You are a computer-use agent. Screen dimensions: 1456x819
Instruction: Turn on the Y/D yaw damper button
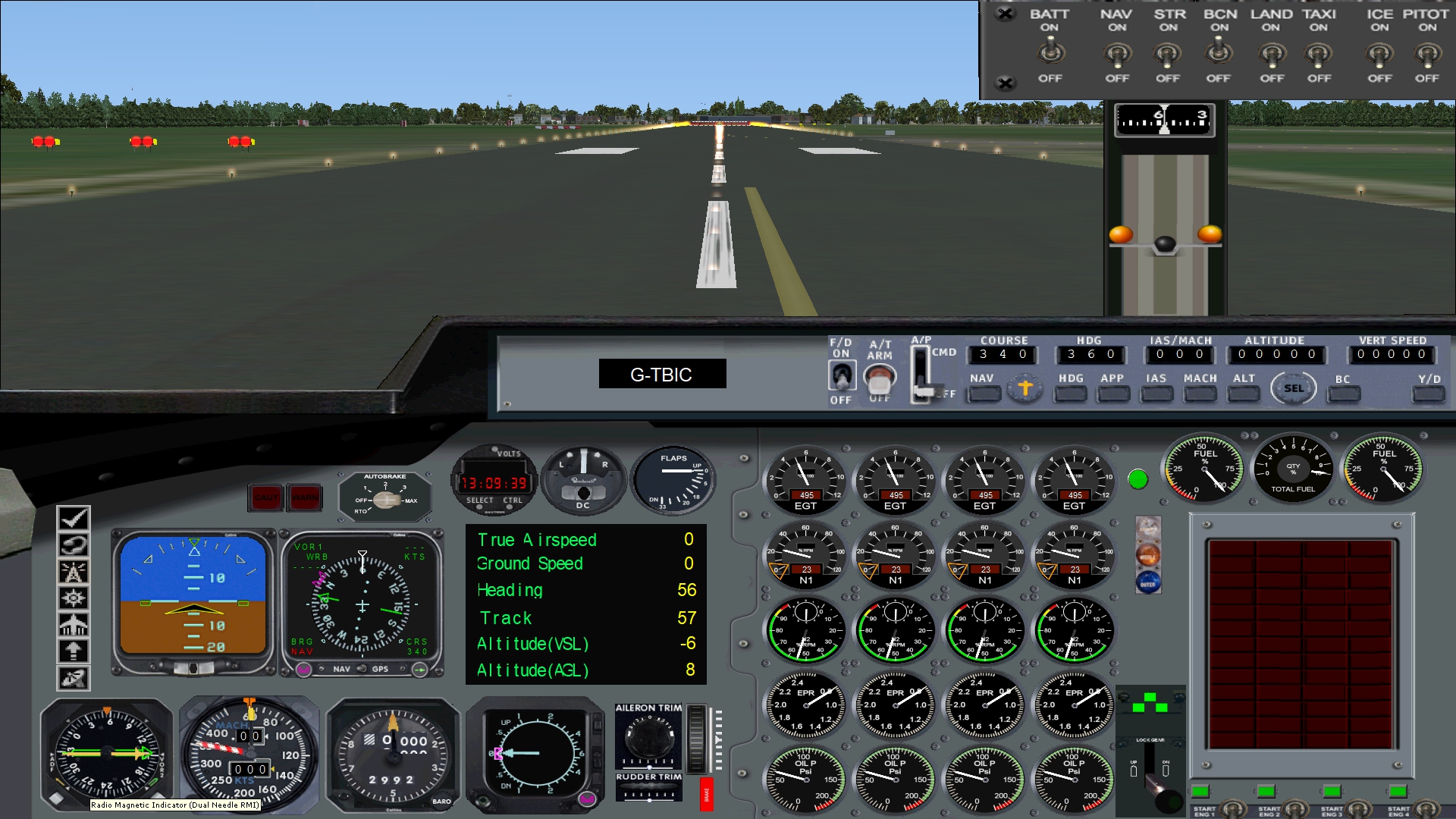1428,394
